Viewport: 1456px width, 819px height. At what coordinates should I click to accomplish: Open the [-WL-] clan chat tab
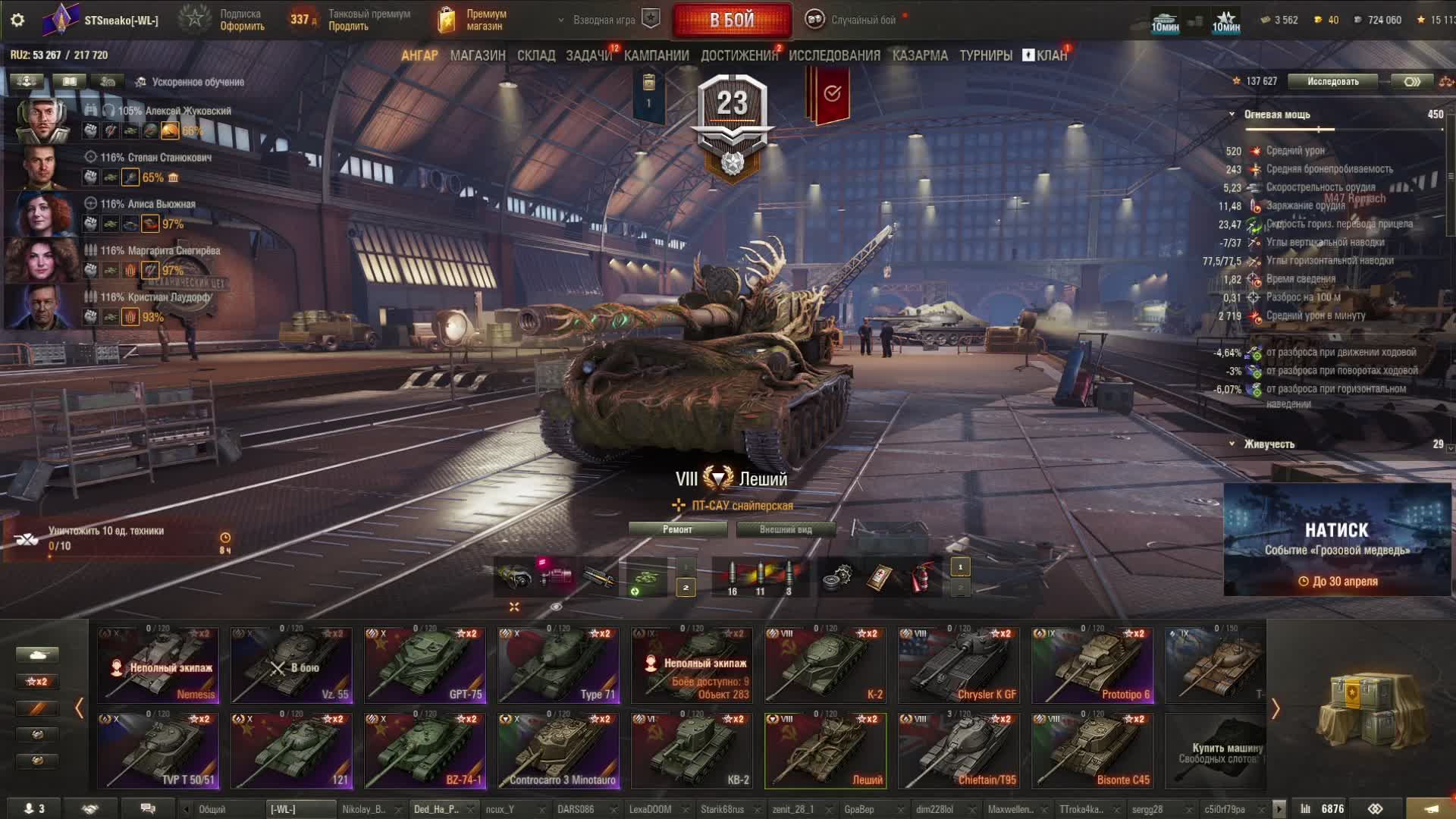click(x=300, y=809)
